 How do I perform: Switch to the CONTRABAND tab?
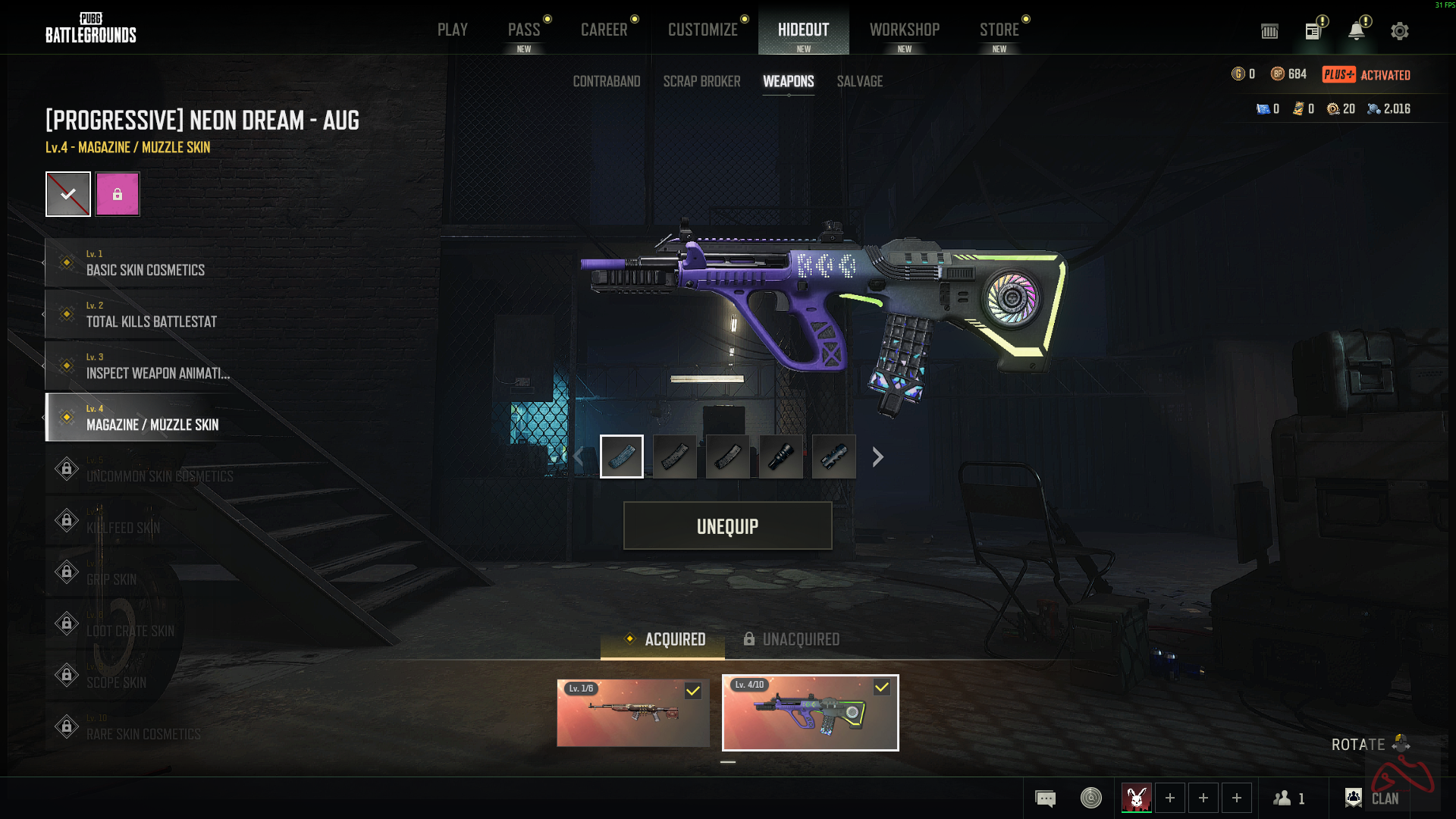pyautogui.click(x=606, y=81)
